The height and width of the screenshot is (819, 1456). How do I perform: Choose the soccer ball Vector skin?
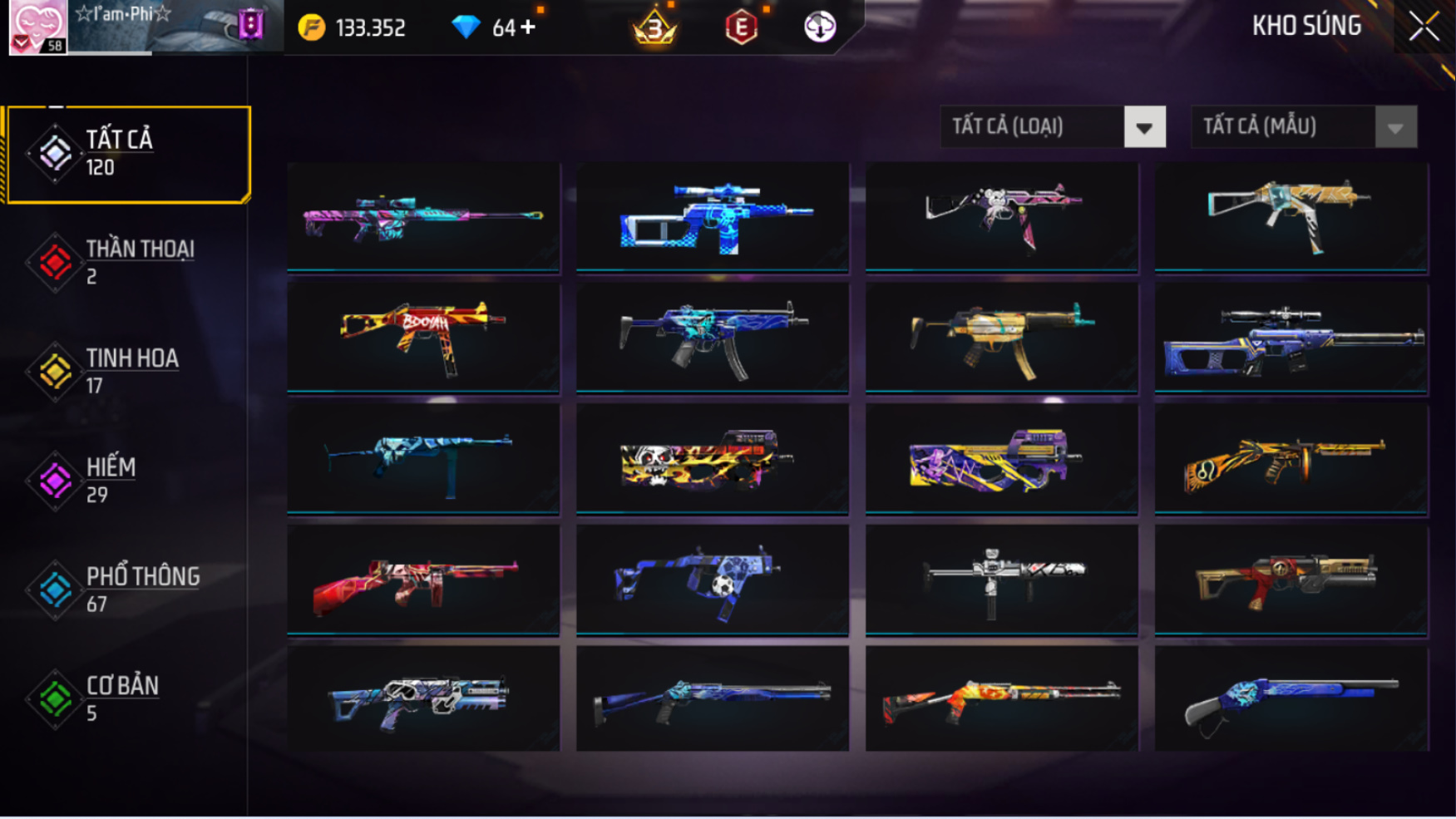pos(713,580)
